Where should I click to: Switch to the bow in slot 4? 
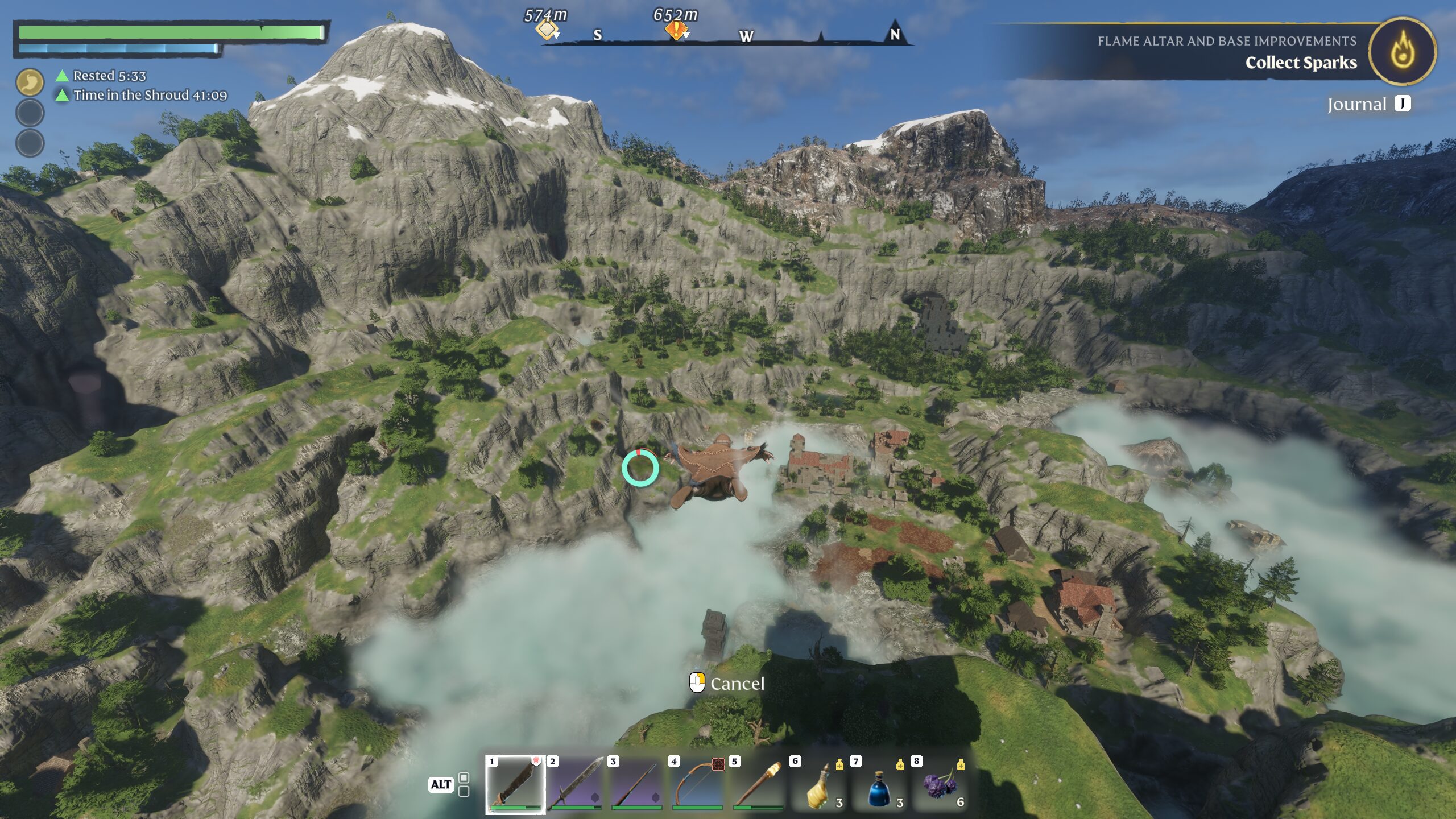[x=697, y=784]
